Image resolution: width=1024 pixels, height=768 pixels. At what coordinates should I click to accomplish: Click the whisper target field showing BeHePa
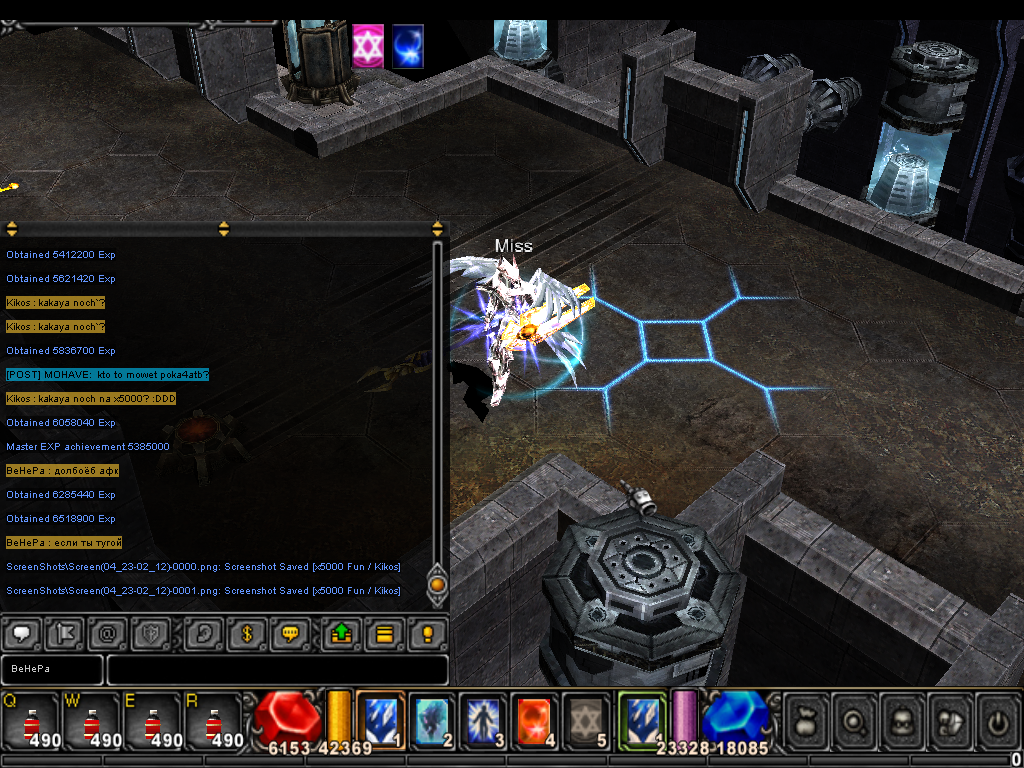pyautogui.click(x=52, y=669)
